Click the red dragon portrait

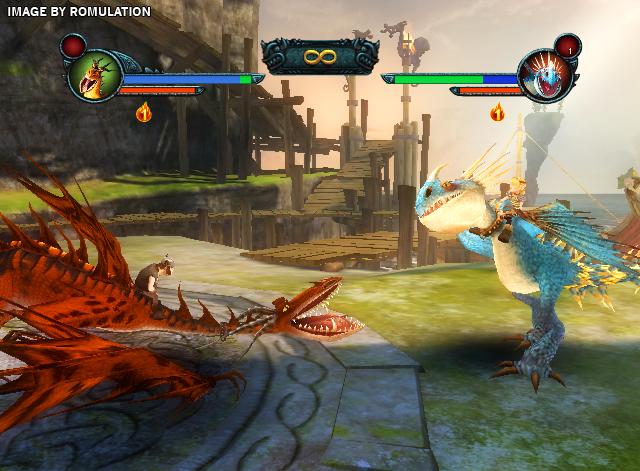click(94, 76)
